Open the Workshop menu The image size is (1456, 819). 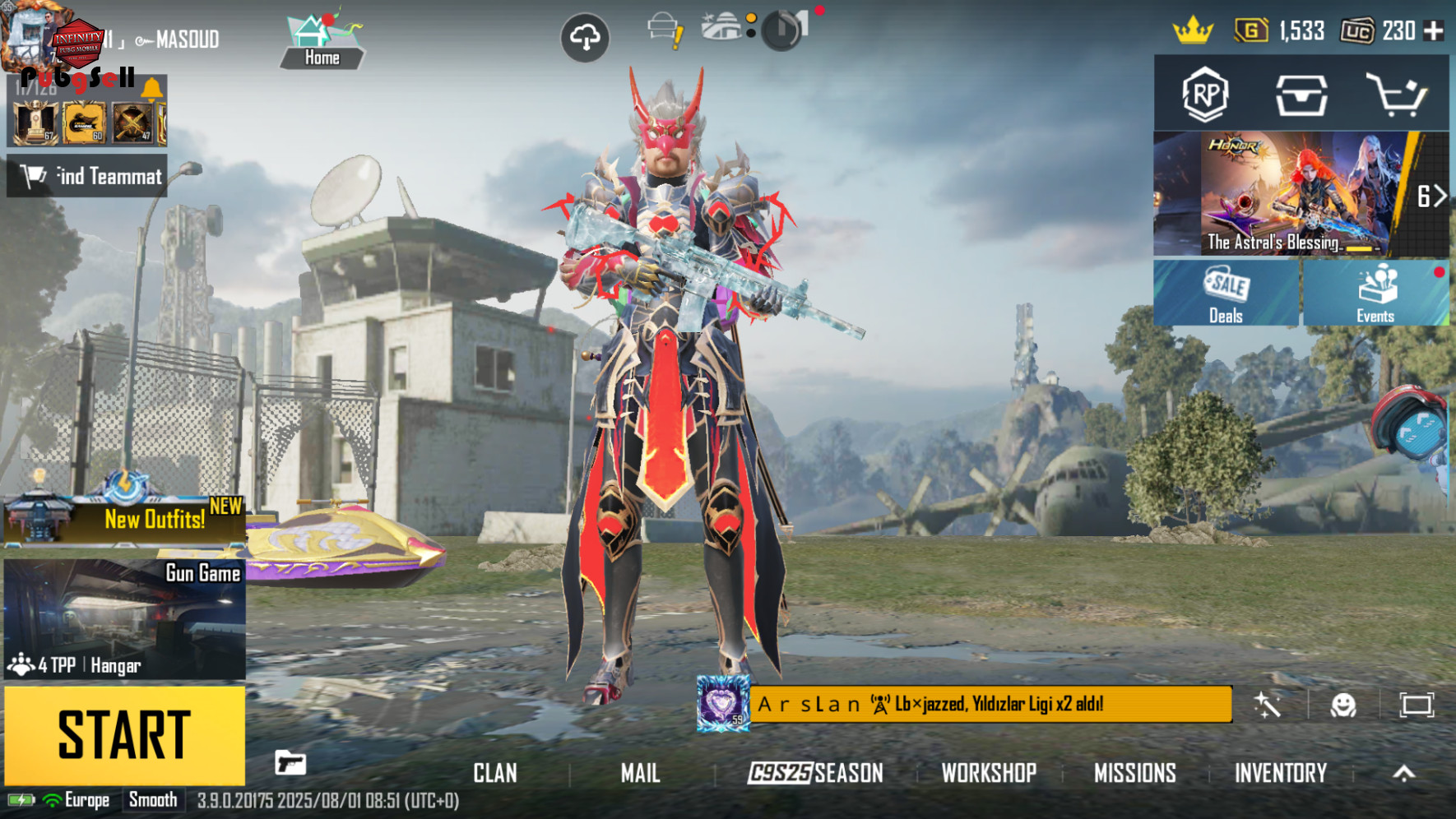[x=988, y=773]
